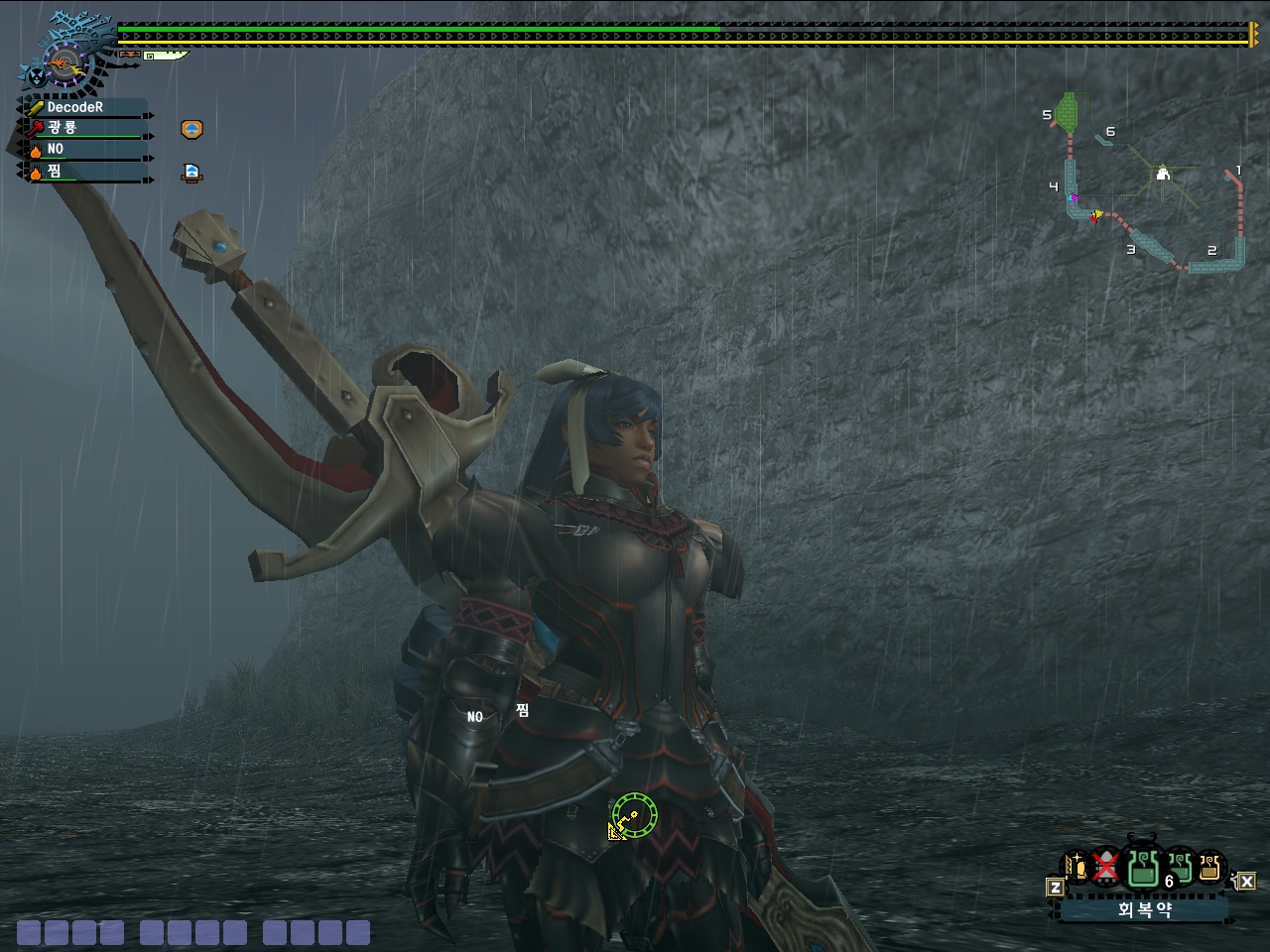1270x952 pixels.
Task: Select green area 5 on the minimap
Action: coord(1068,111)
